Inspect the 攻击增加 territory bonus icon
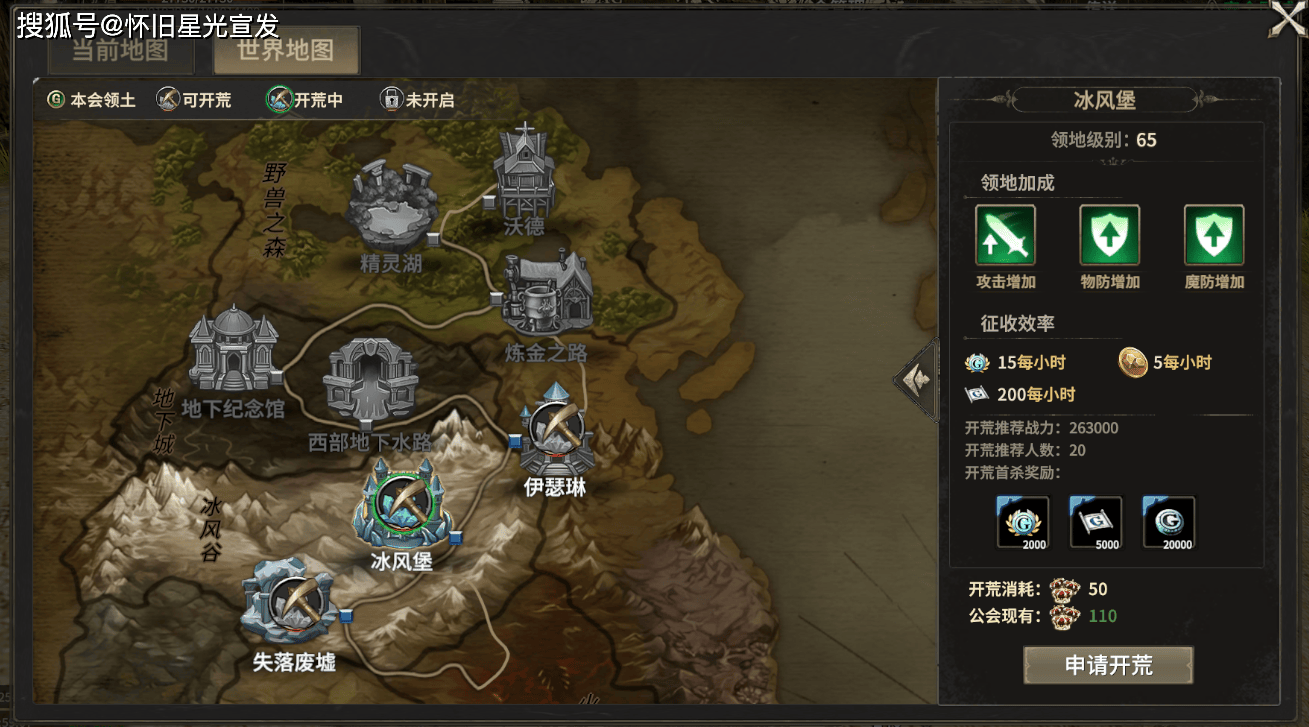 (1005, 235)
